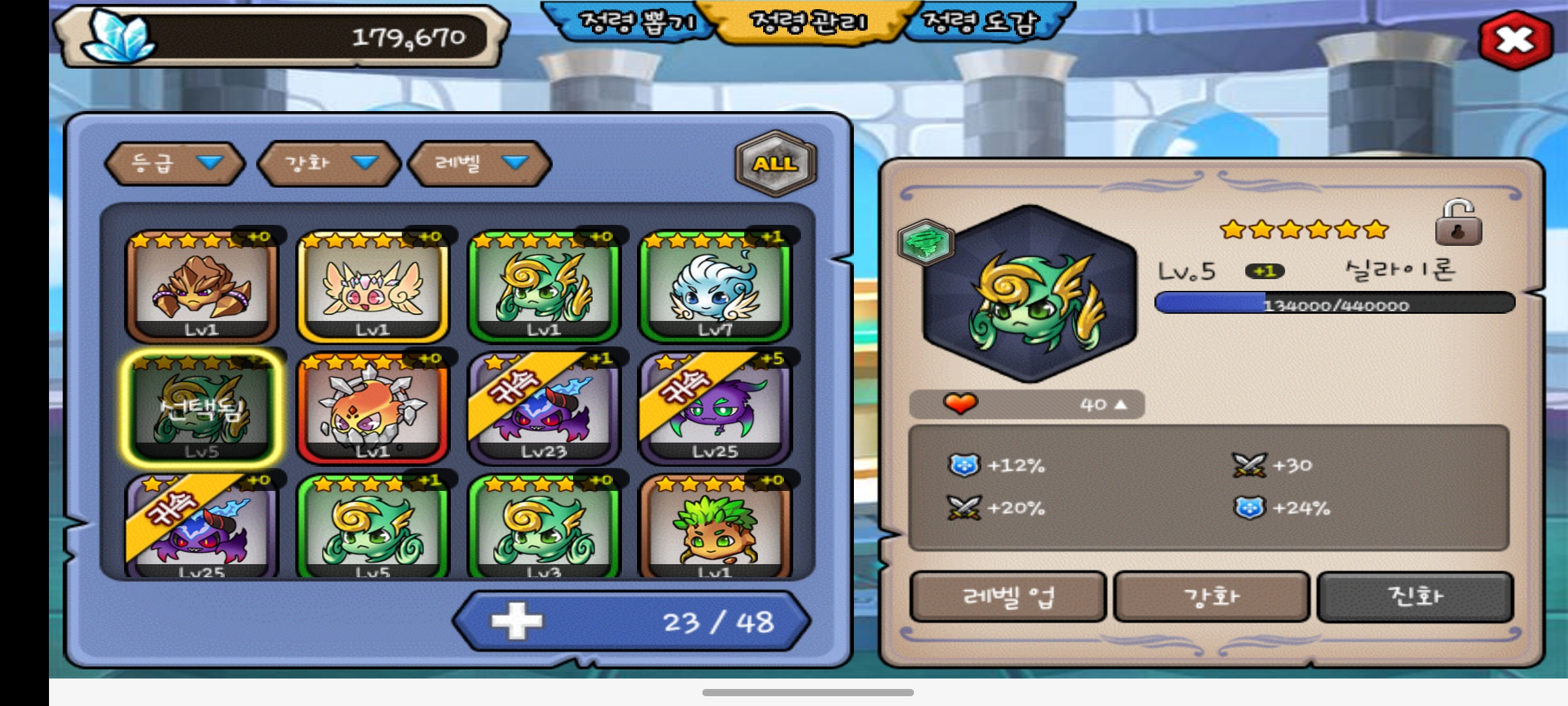Tap the wind element badge icon
This screenshot has height=706, width=1568.
926,242
